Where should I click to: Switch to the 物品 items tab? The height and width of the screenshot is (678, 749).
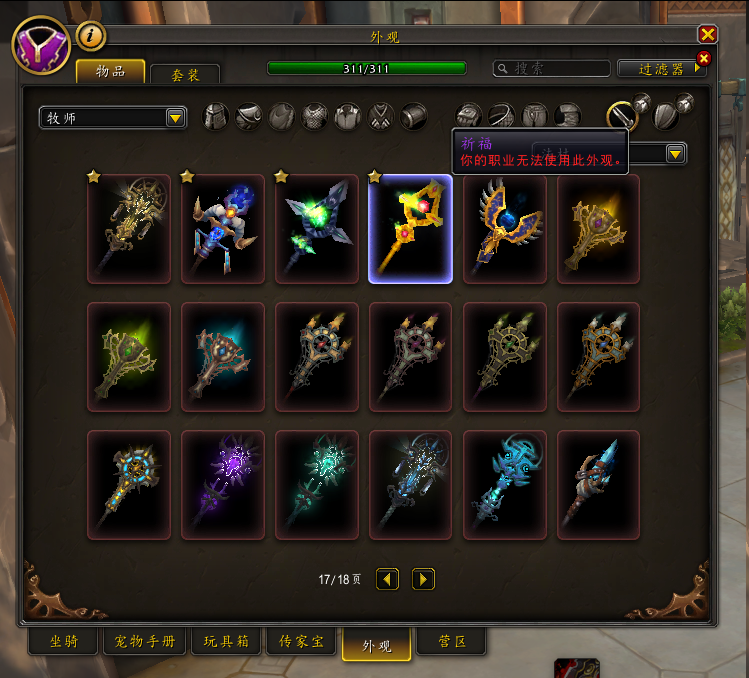click(110, 71)
